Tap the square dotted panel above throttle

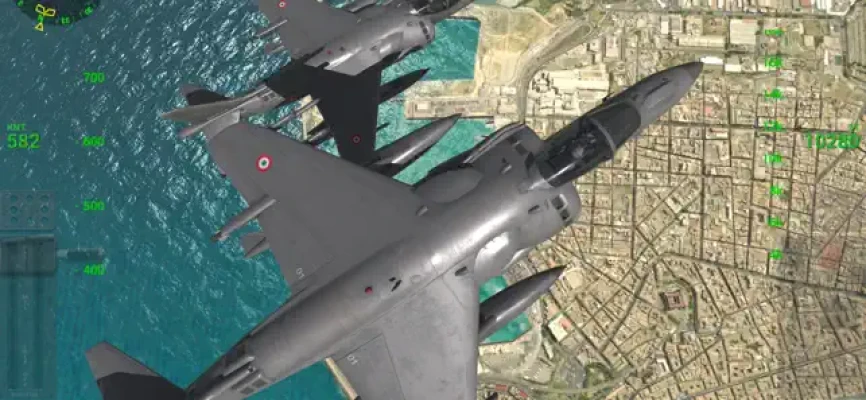point(28,210)
